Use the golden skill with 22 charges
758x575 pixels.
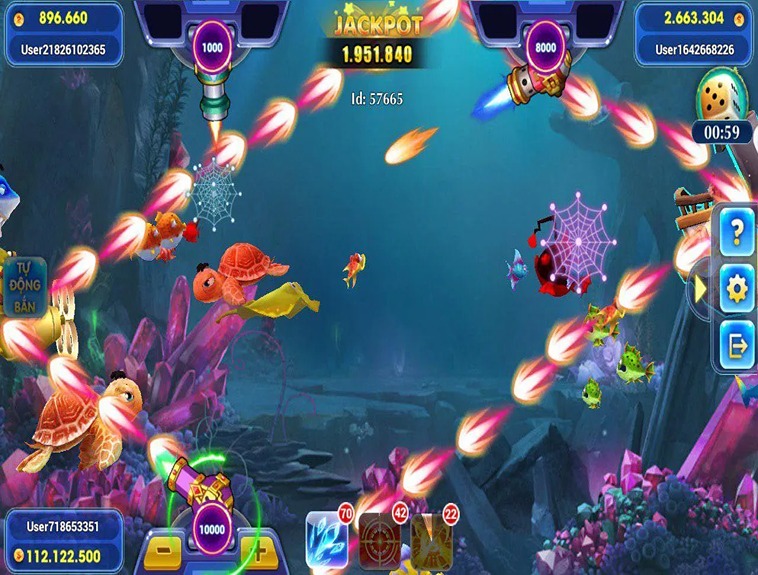[x=432, y=540]
